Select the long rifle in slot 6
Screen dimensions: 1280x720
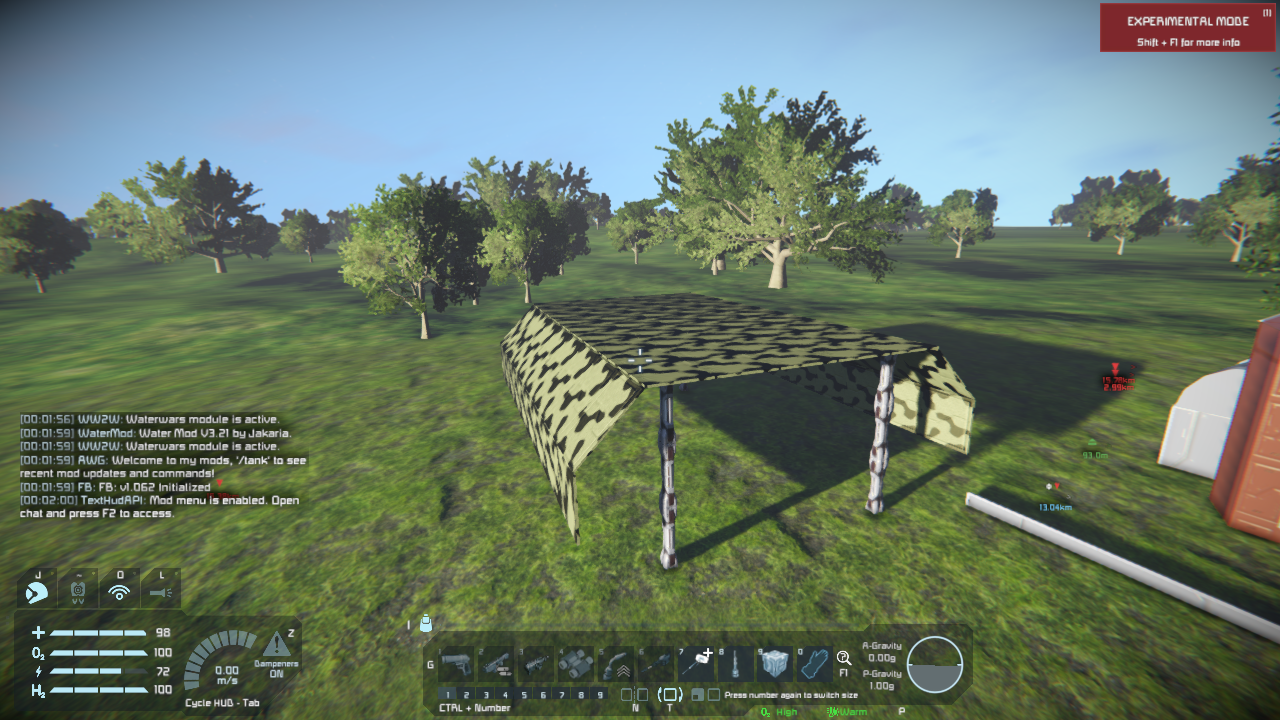click(656, 663)
